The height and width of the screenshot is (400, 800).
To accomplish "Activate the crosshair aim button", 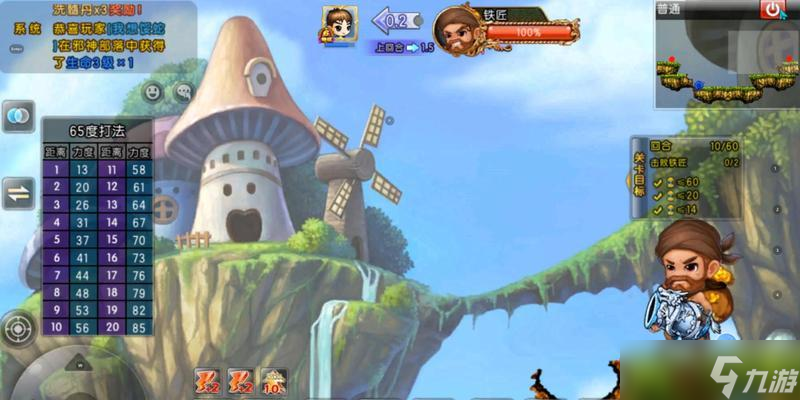I will point(18,328).
